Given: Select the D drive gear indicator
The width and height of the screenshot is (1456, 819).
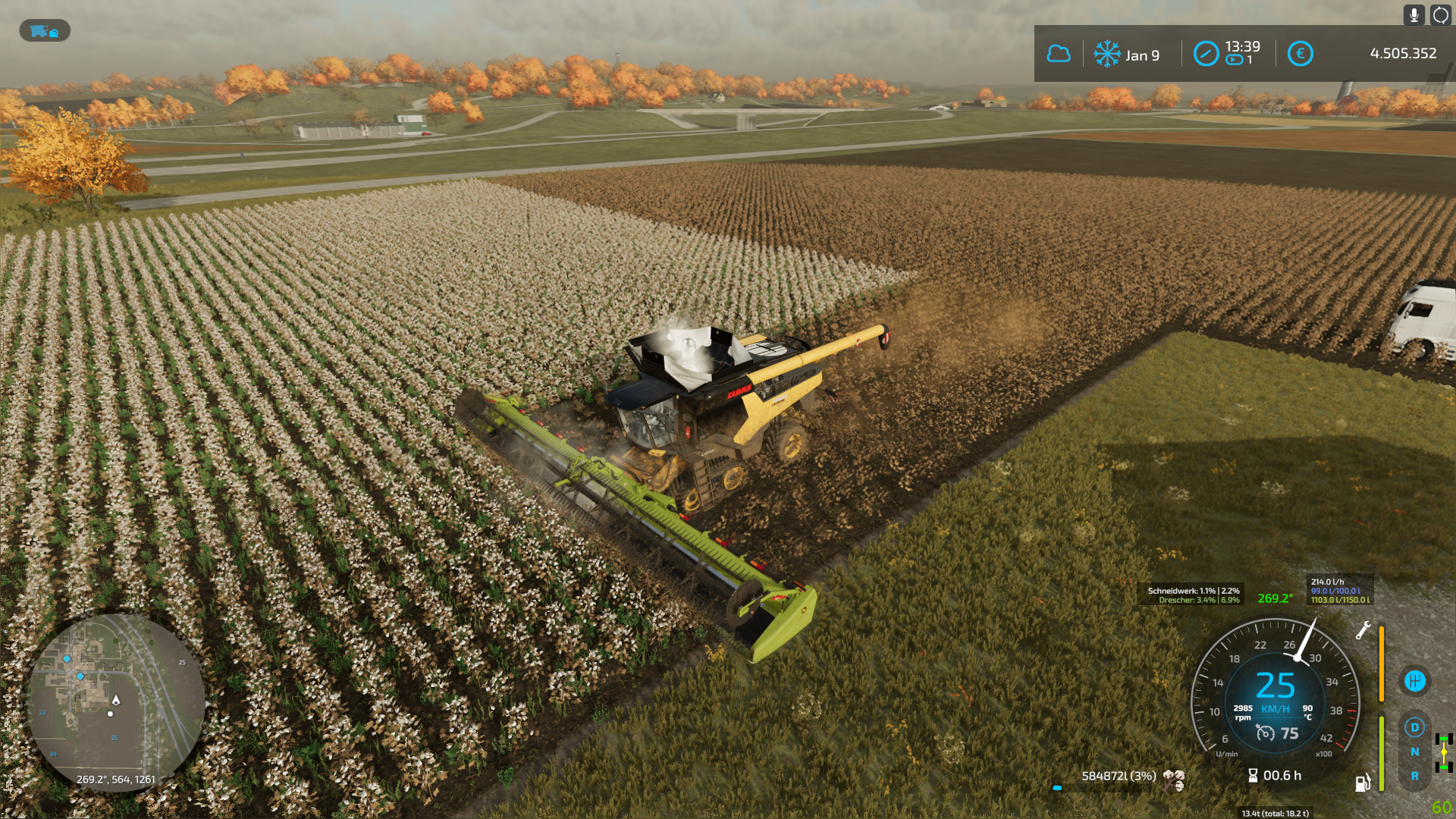Looking at the screenshot, I should [1414, 728].
